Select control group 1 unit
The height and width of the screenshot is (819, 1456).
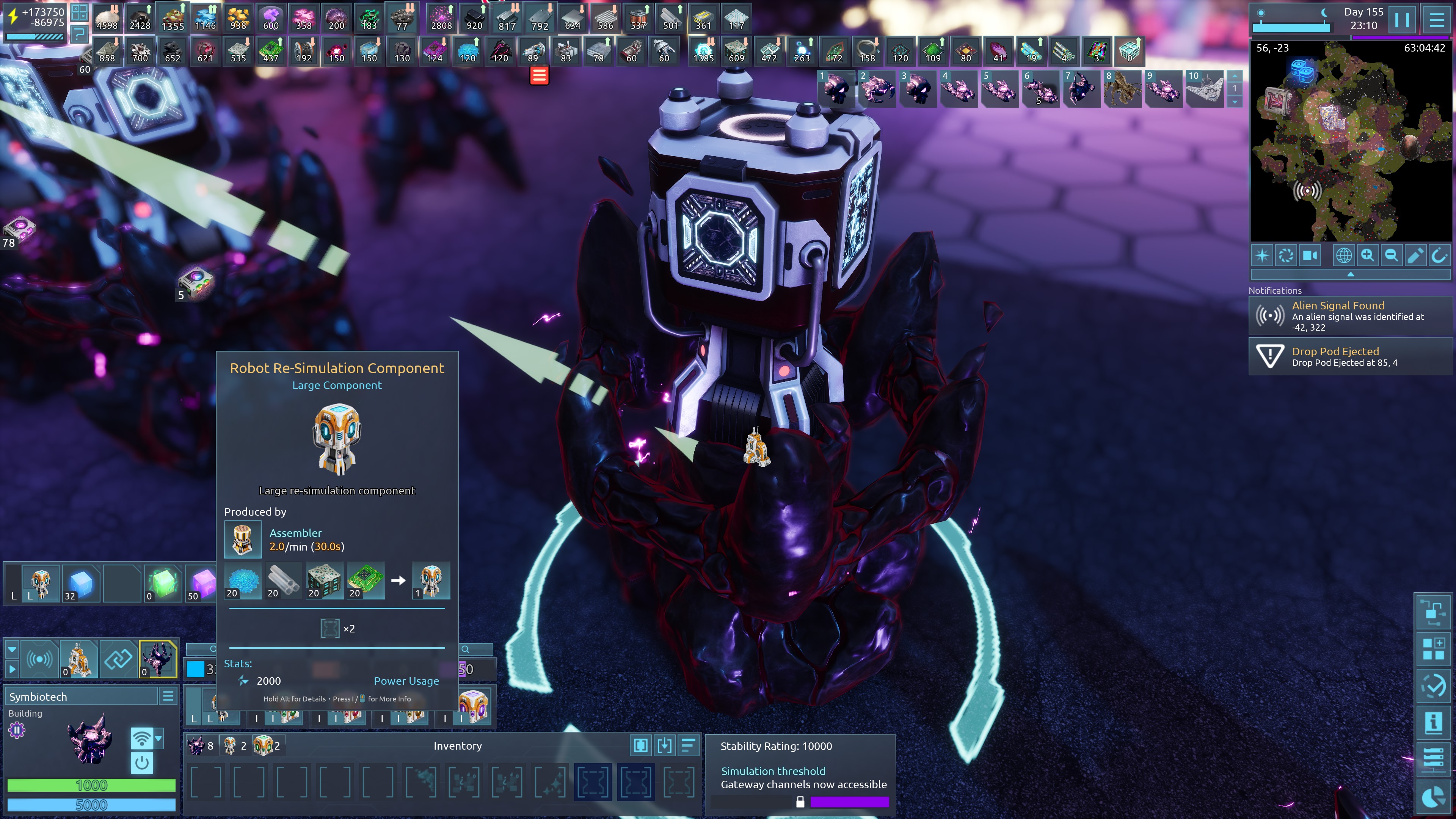[835, 89]
